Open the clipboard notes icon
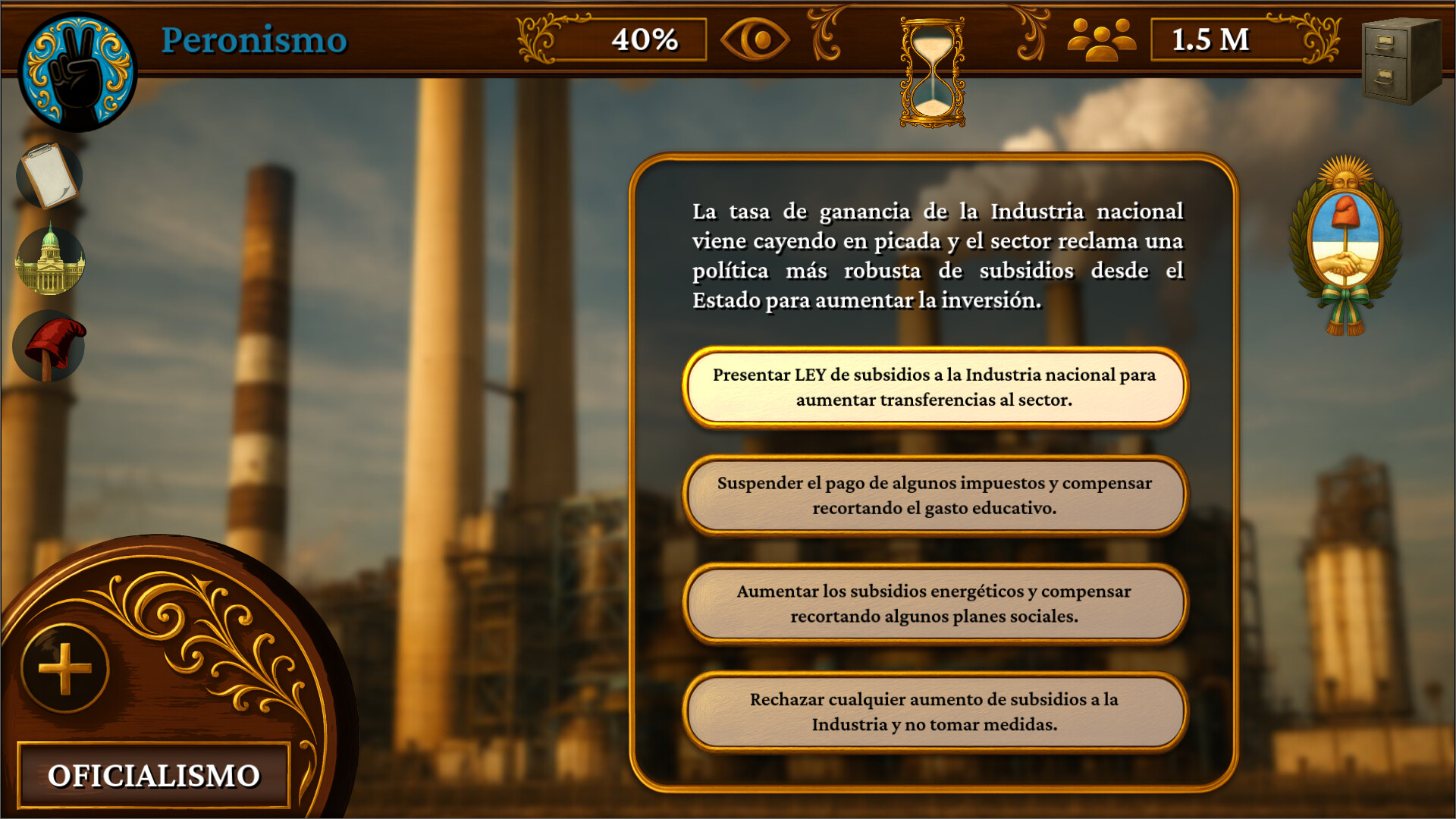 coord(50,175)
